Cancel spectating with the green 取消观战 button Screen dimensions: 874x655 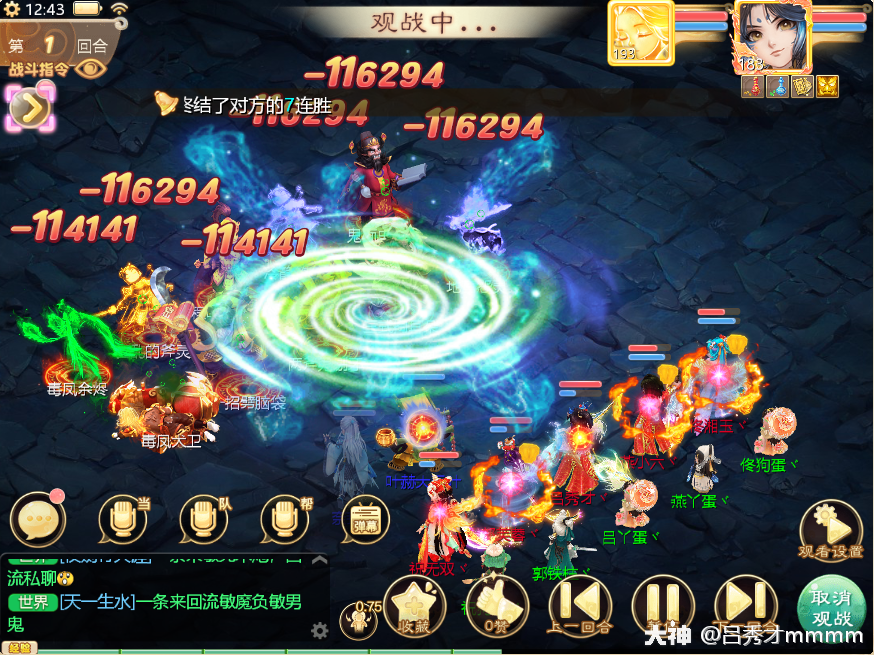pyautogui.click(x=831, y=609)
